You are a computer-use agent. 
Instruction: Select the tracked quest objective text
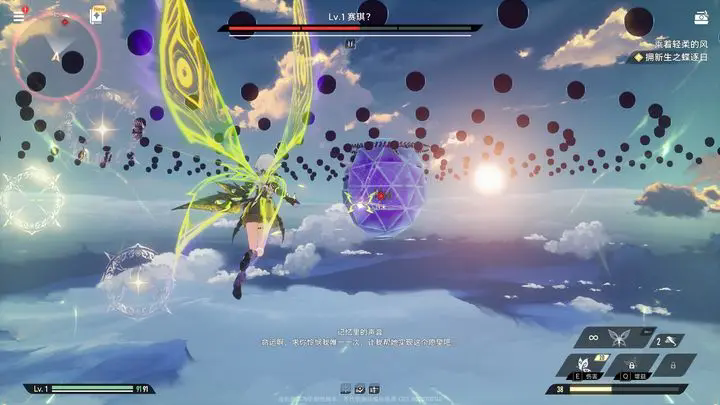(x=674, y=58)
